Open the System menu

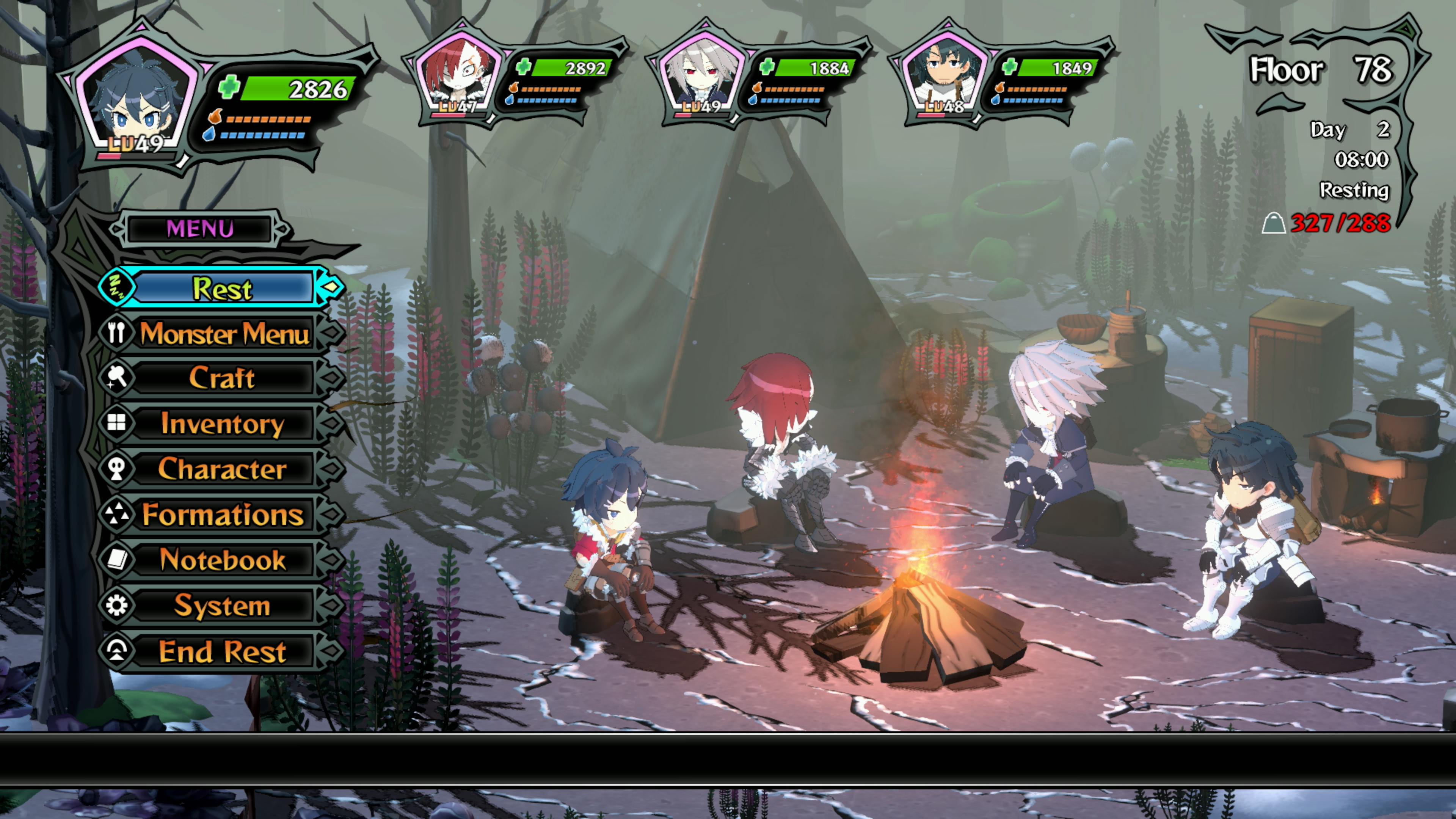(222, 606)
